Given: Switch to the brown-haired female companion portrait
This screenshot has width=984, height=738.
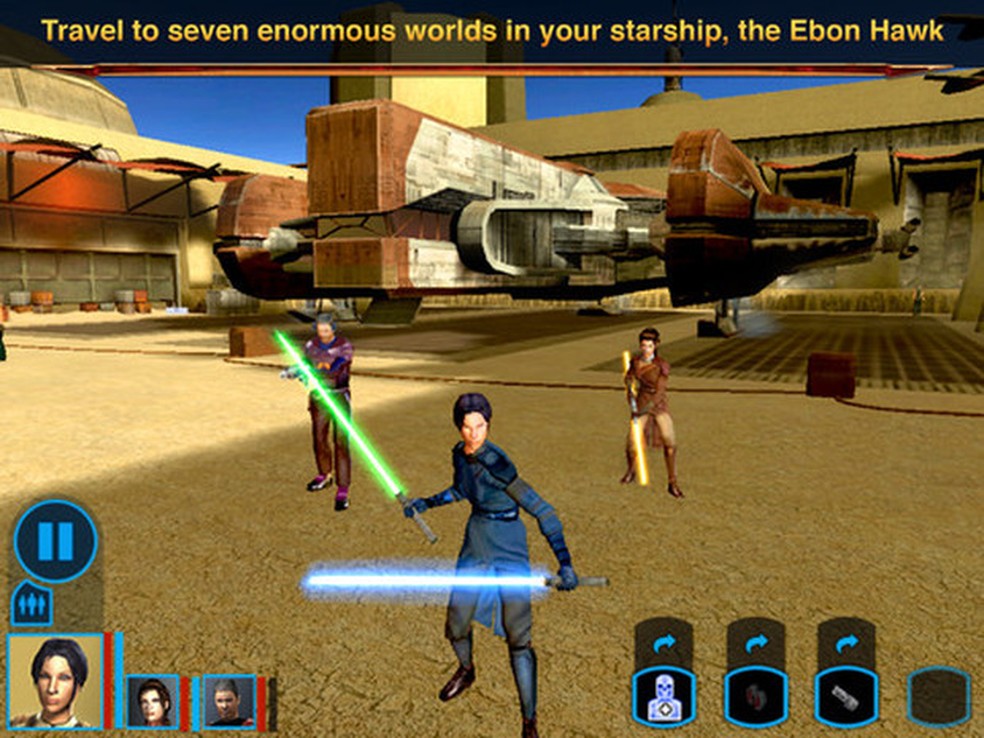Looking at the screenshot, I should [x=153, y=700].
